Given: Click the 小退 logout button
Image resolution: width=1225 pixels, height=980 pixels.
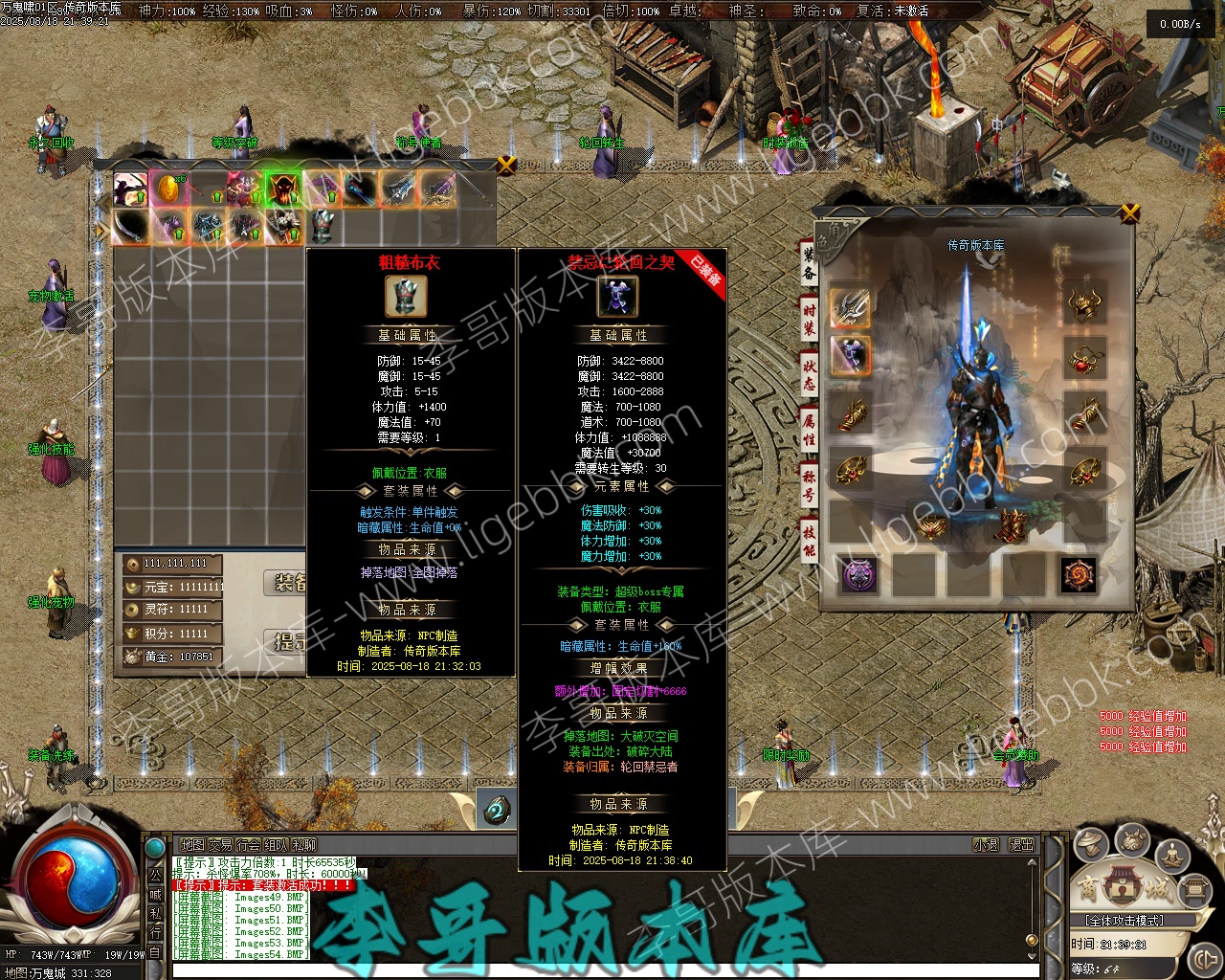Looking at the screenshot, I should (x=986, y=845).
